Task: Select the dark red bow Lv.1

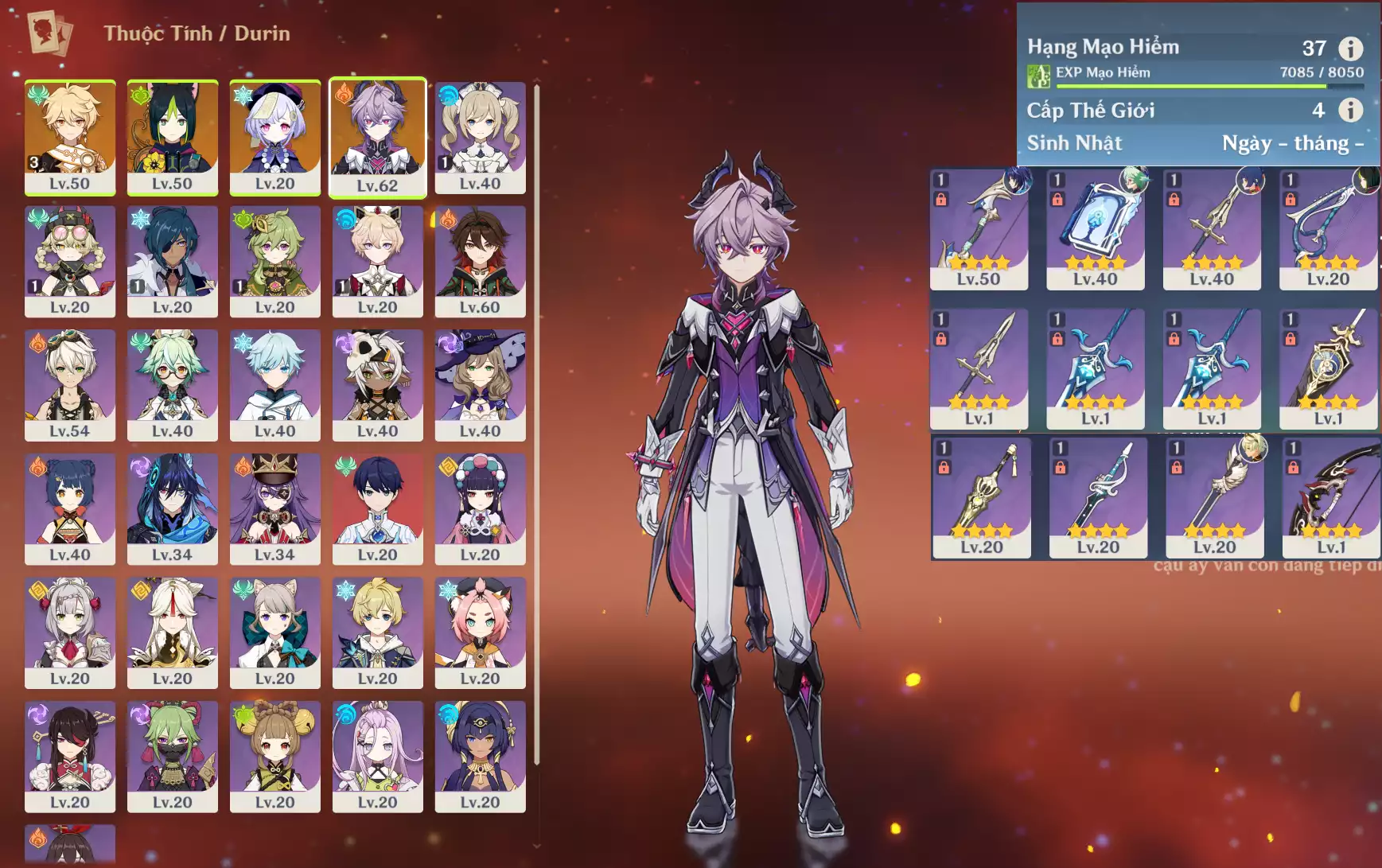Action: tap(1331, 497)
